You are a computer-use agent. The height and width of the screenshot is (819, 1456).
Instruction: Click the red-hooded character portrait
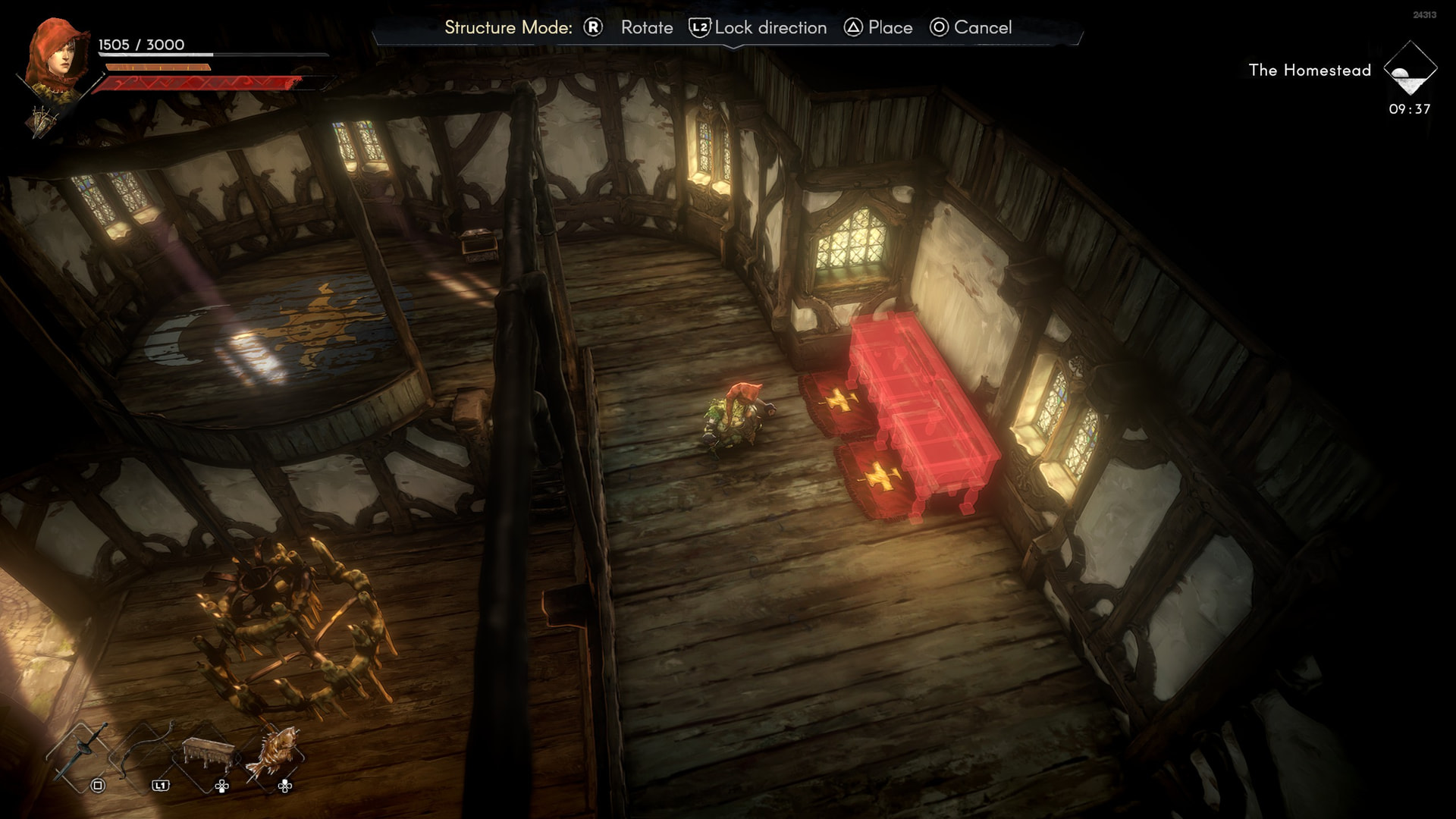click(x=55, y=55)
